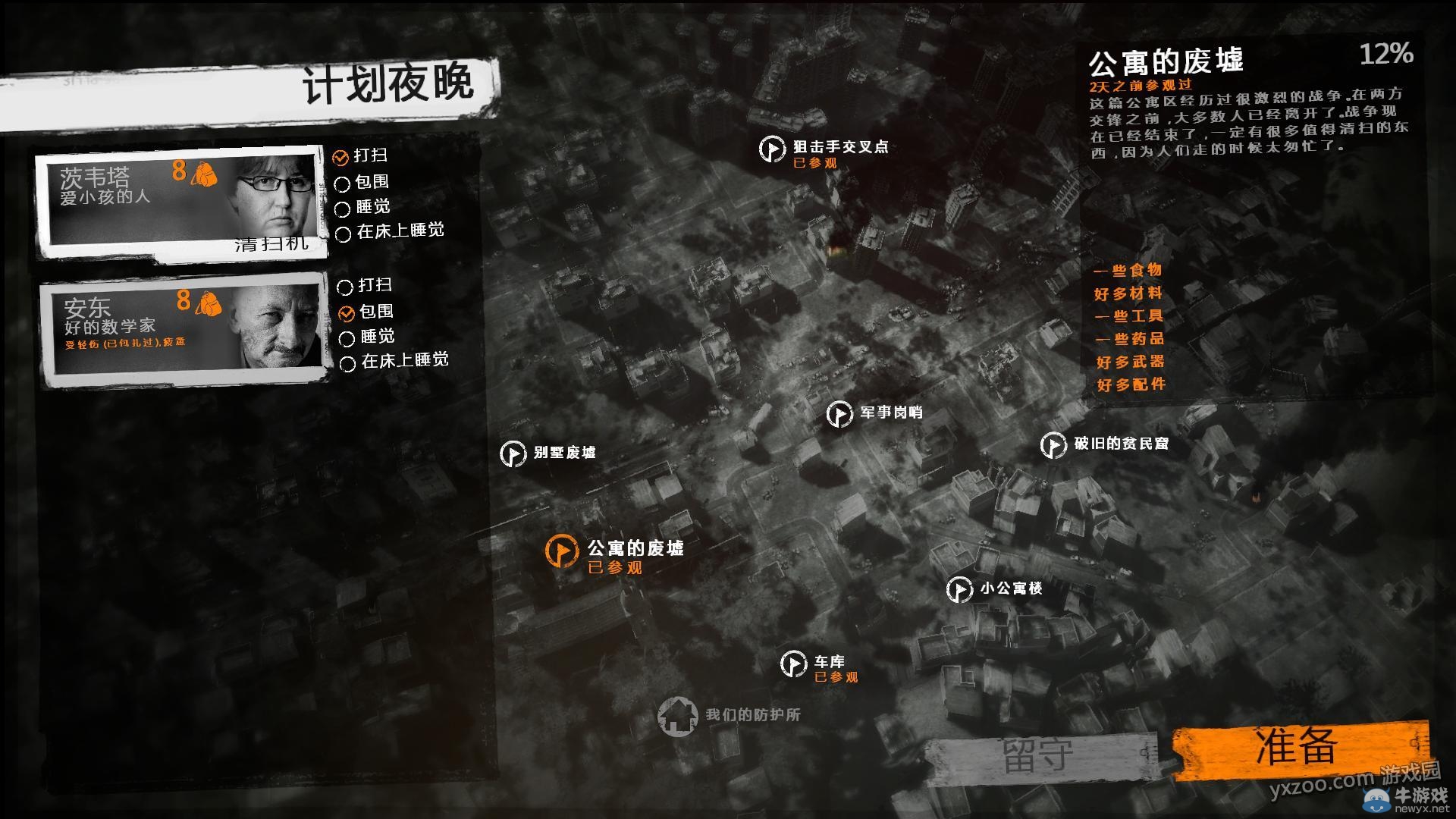Image resolution: width=1456 pixels, height=819 pixels.
Task: Click the 军事岗哨 map flag icon
Action: [x=840, y=415]
